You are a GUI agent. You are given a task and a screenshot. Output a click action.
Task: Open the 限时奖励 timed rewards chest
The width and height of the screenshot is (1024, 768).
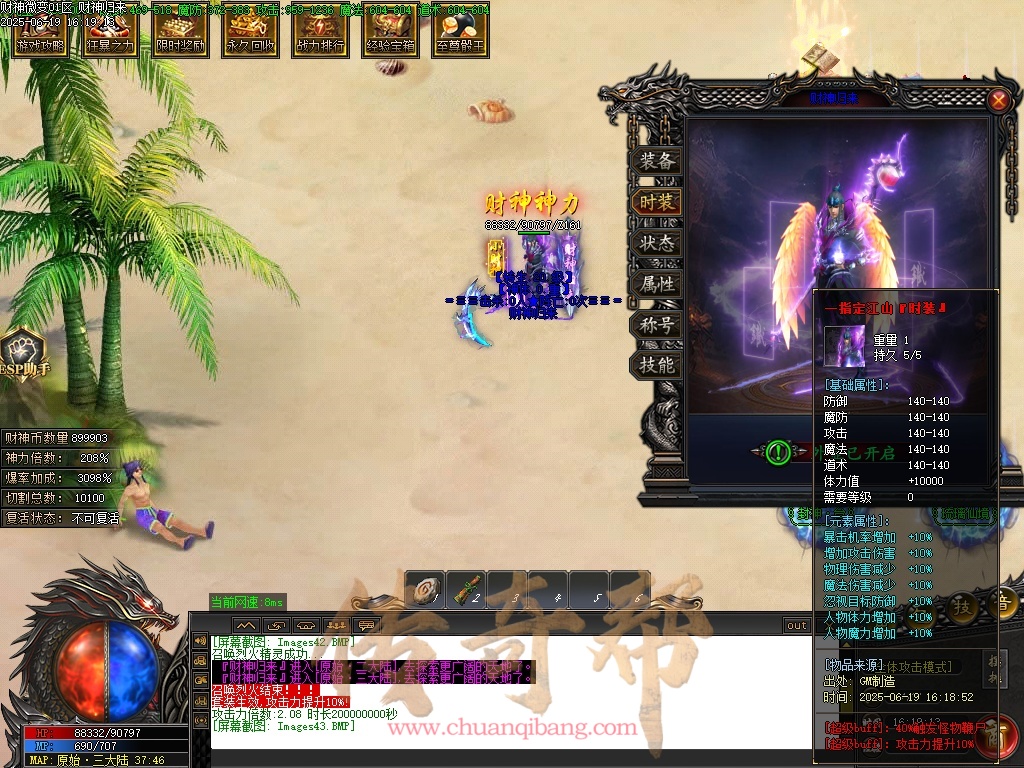pos(181,34)
